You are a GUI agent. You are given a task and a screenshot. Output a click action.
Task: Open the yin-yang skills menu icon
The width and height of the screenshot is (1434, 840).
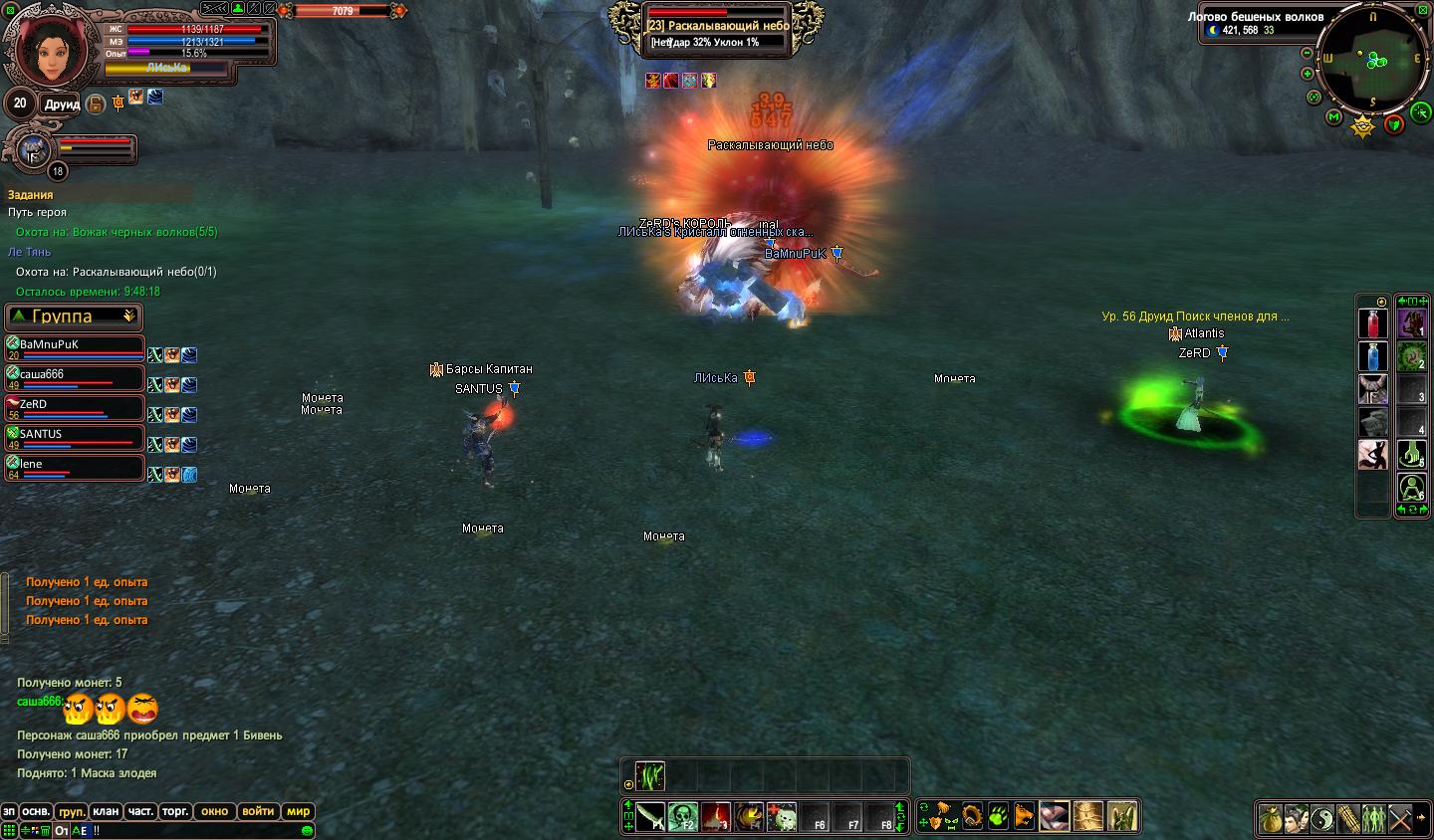(x=1322, y=818)
